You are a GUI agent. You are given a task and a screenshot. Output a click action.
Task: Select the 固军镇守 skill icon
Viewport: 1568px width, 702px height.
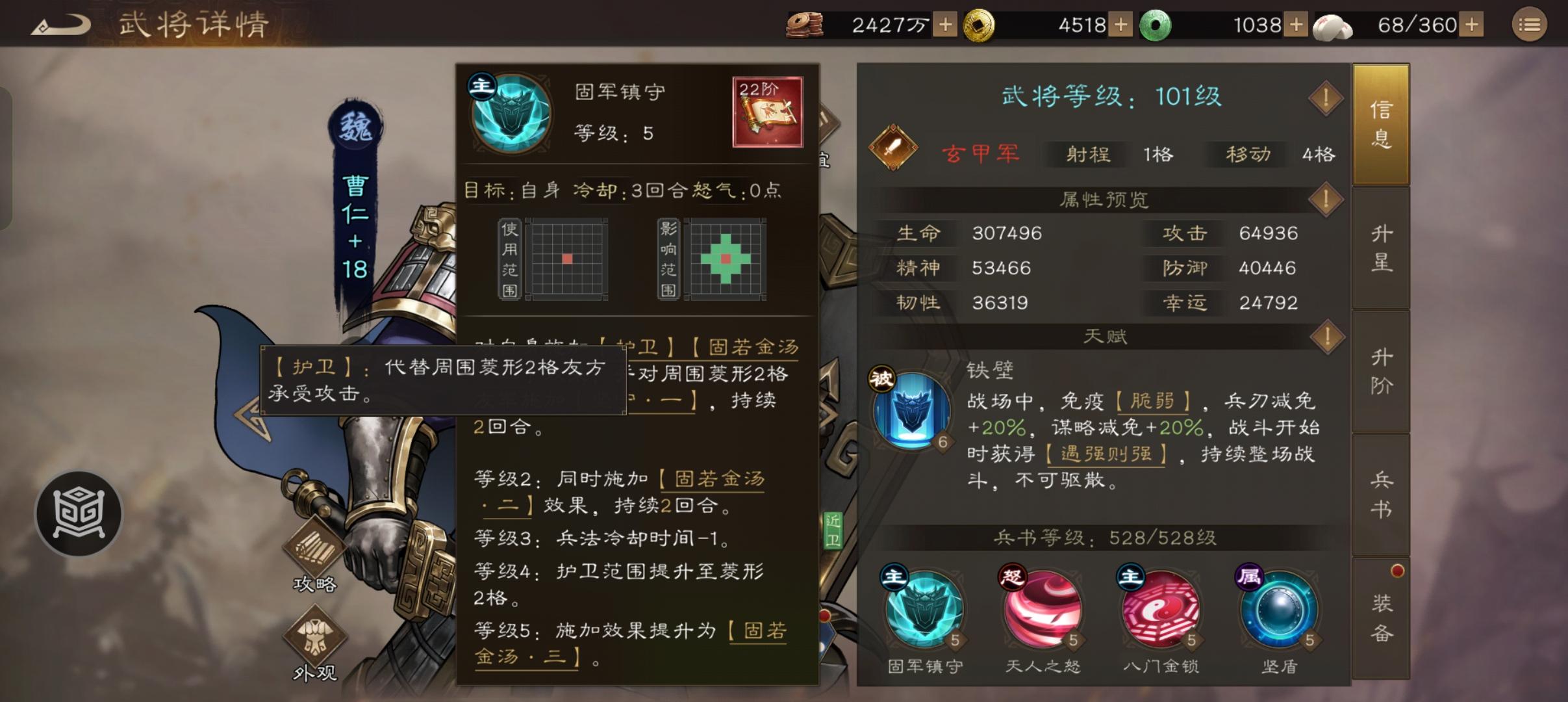[x=926, y=611]
